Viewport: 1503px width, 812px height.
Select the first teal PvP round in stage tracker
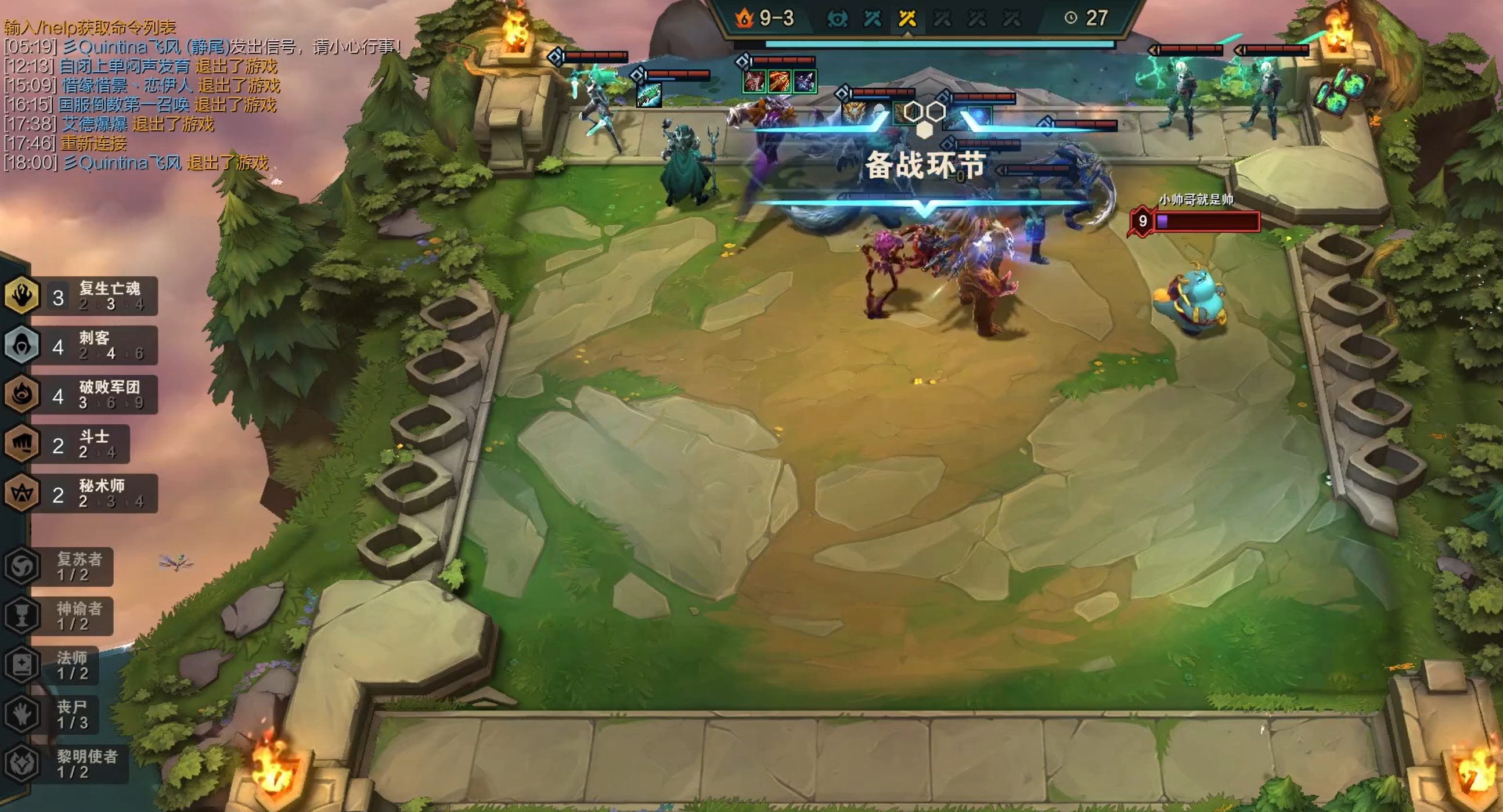coord(874,19)
